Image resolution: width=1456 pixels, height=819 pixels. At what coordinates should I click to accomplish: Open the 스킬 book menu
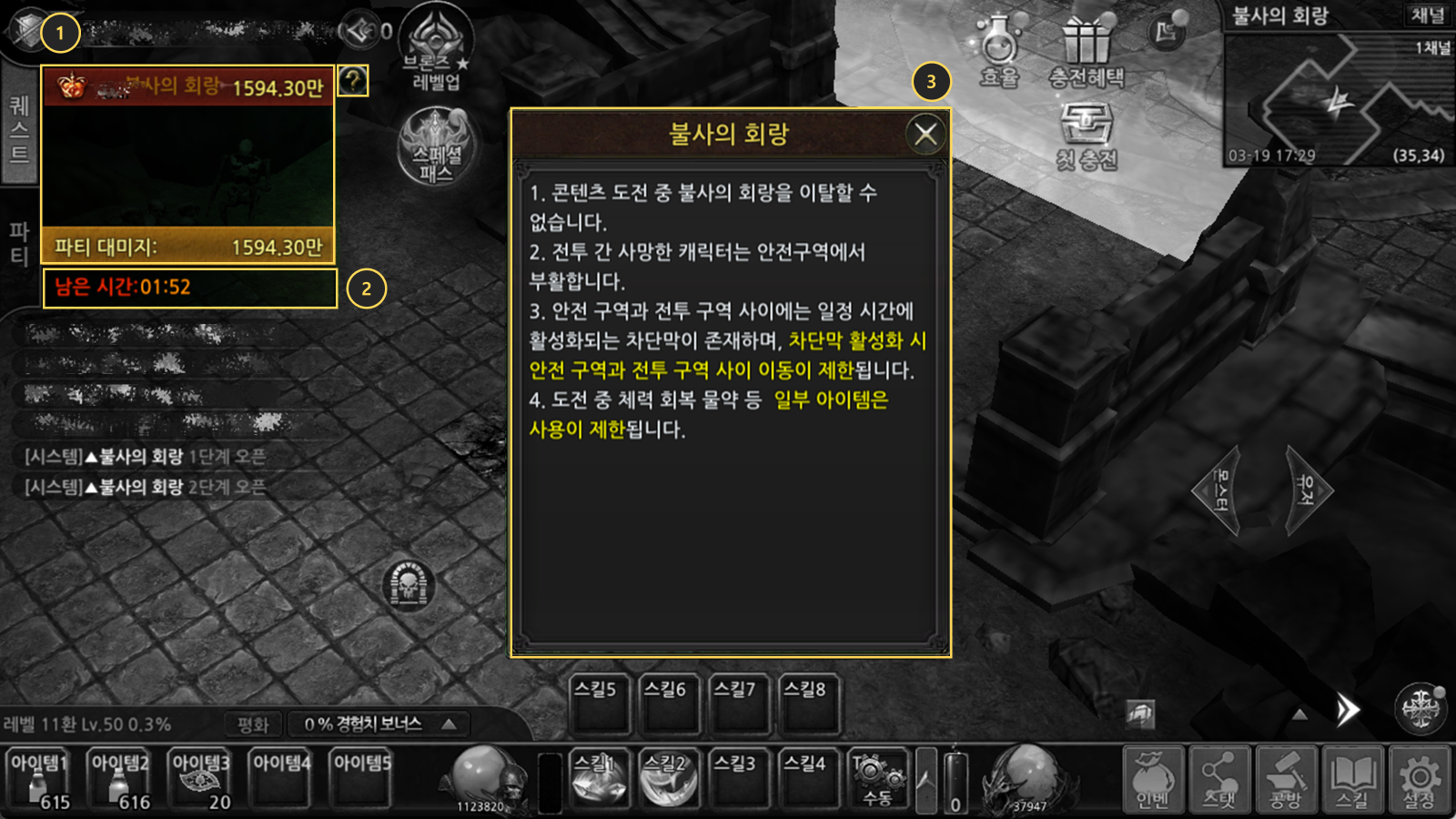pos(1352,779)
